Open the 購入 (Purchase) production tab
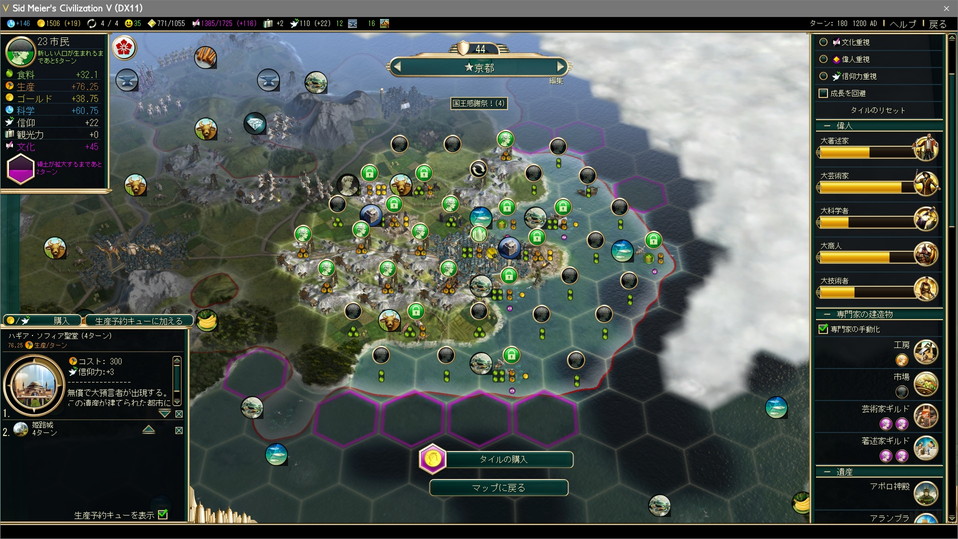The image size is (958, 539). click(59, 321)
